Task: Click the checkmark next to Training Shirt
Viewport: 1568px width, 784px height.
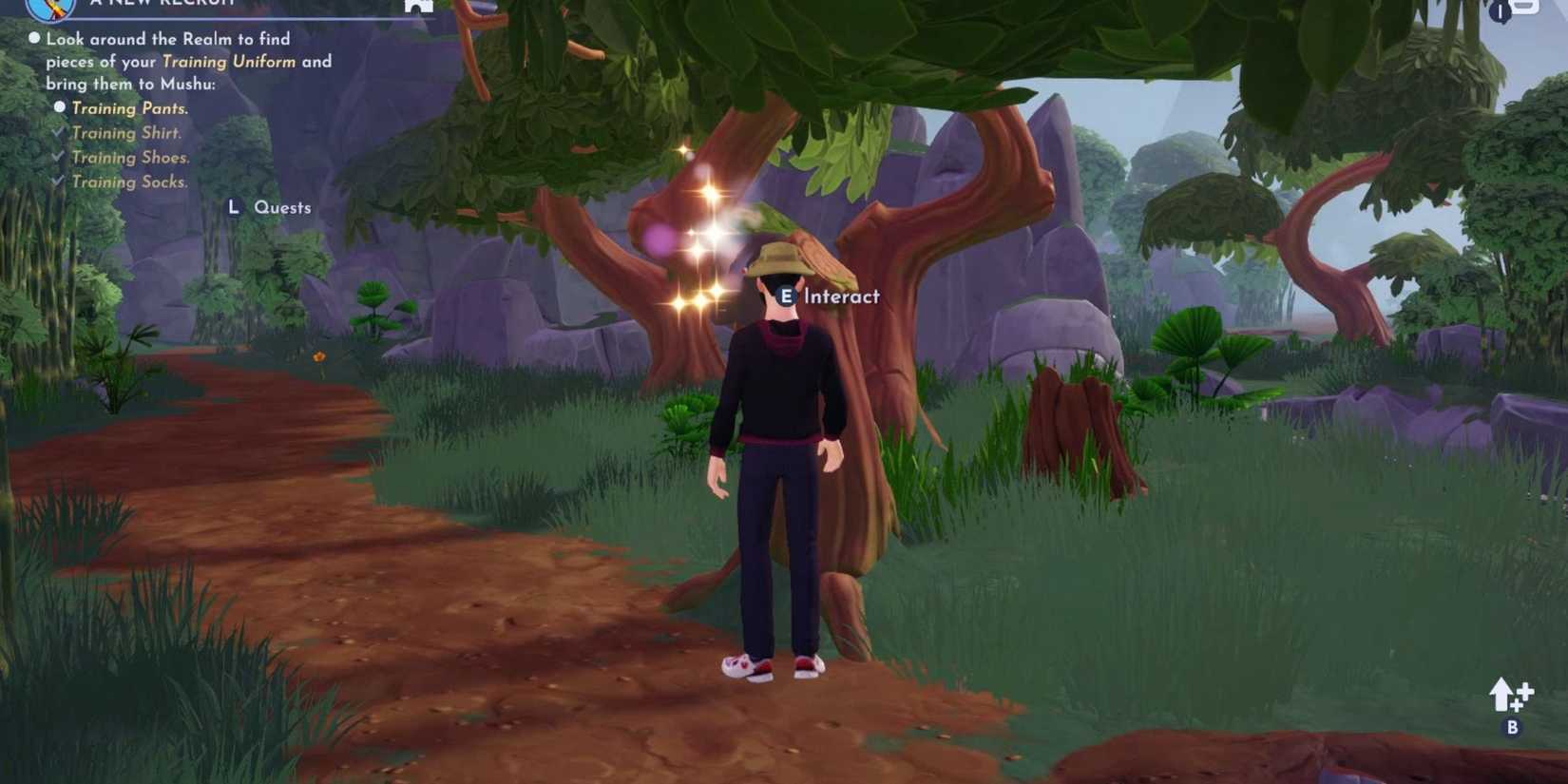Action: pos(56,133)
